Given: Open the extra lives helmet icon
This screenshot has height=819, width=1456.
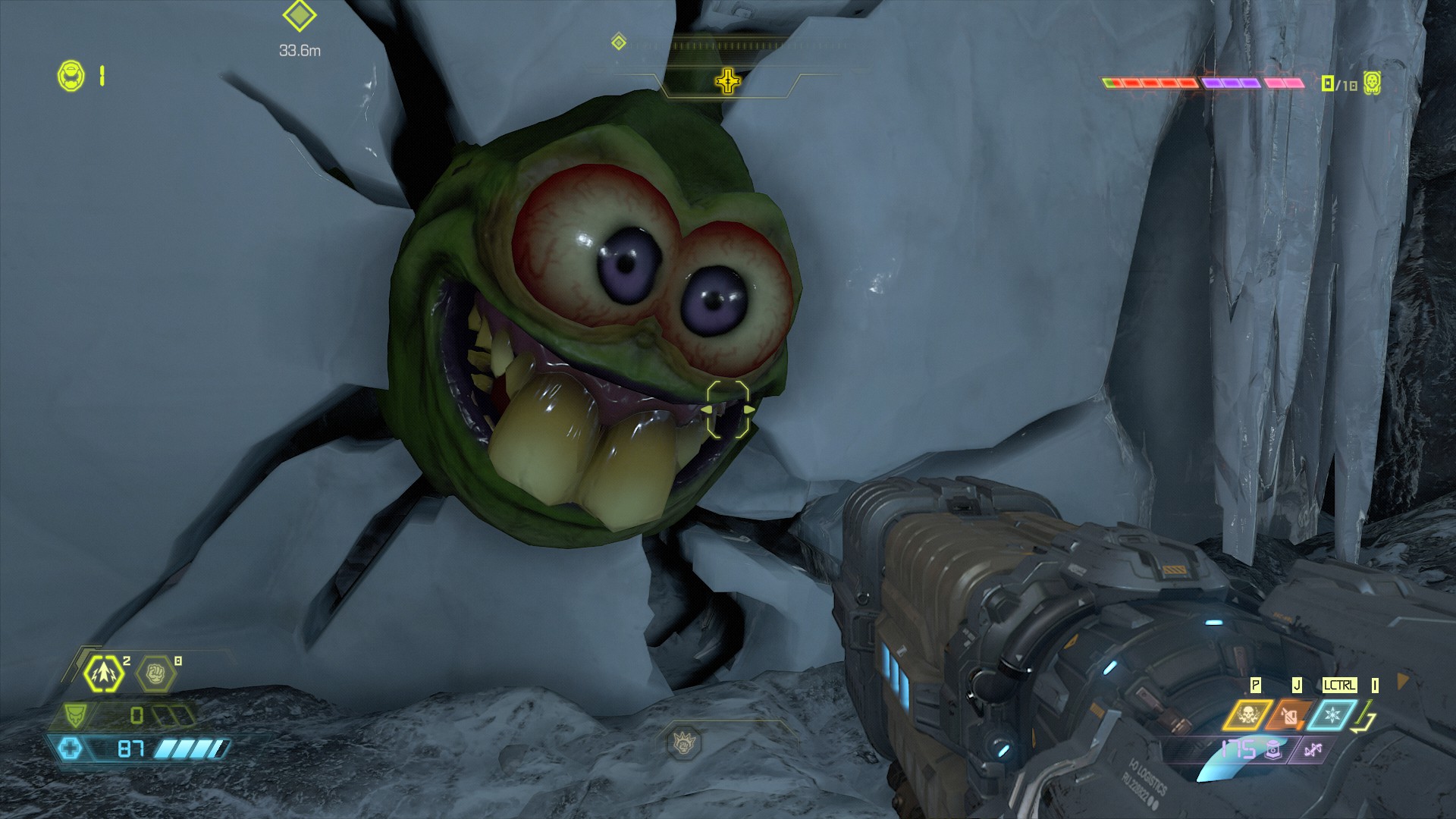Looking at the screenshot, I should point(71,77).
